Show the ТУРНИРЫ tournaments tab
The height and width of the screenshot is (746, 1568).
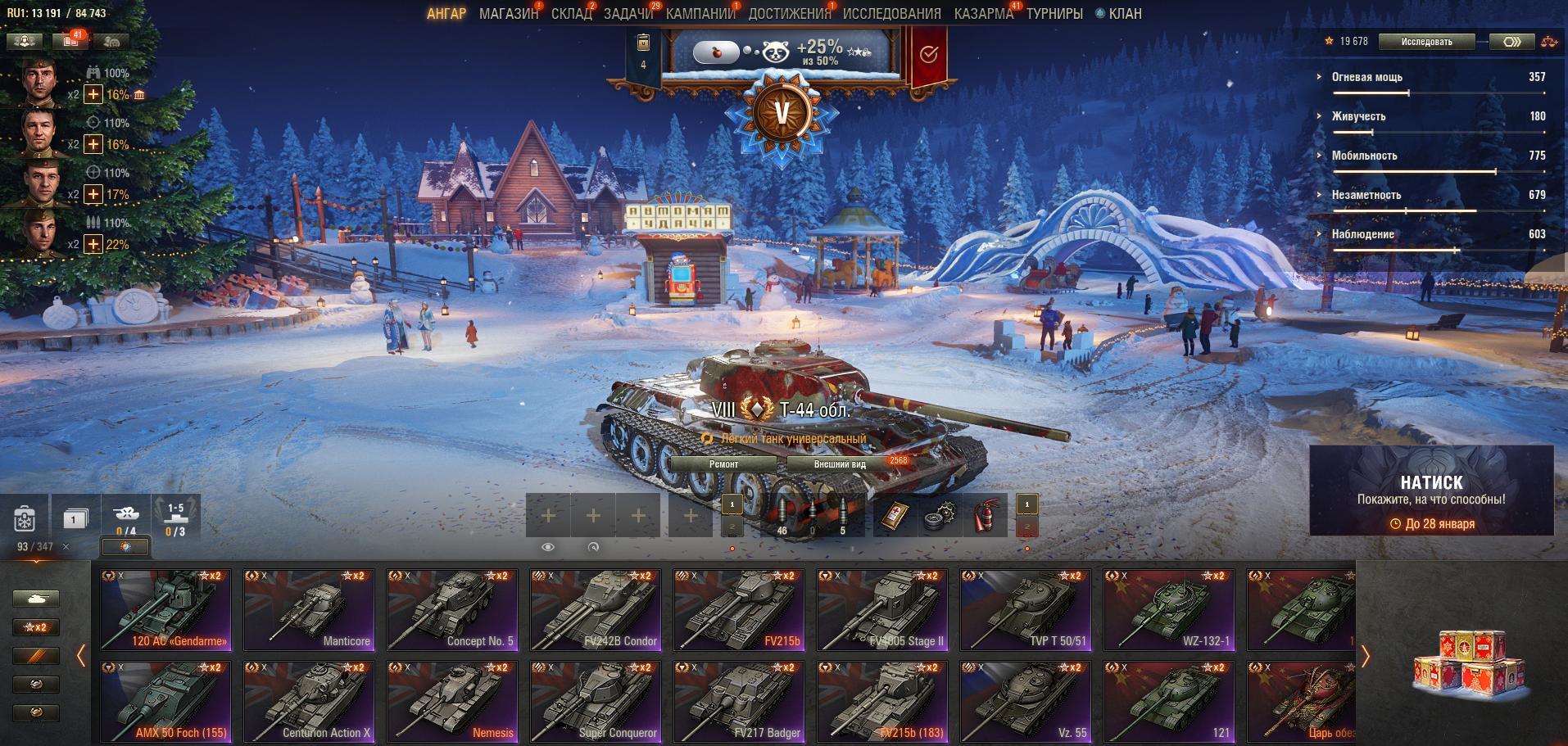point(1054,14)
